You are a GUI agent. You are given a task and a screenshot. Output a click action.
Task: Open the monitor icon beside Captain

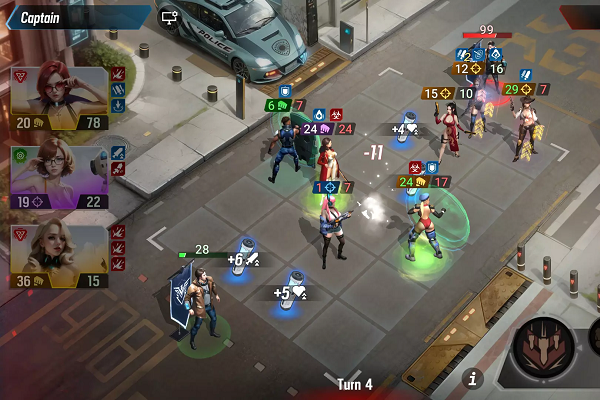[169, 17]
